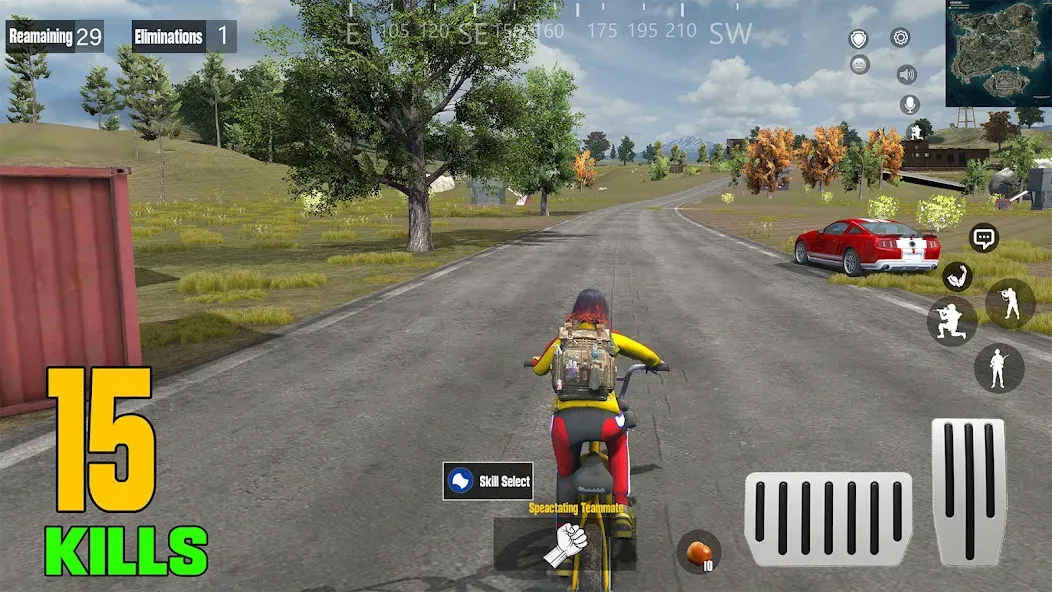The height and width of the screenshot is (592, 1052).
Task: Select the kneeling soldier stance button
Action: pyautogui.click(x=951, y=321)
